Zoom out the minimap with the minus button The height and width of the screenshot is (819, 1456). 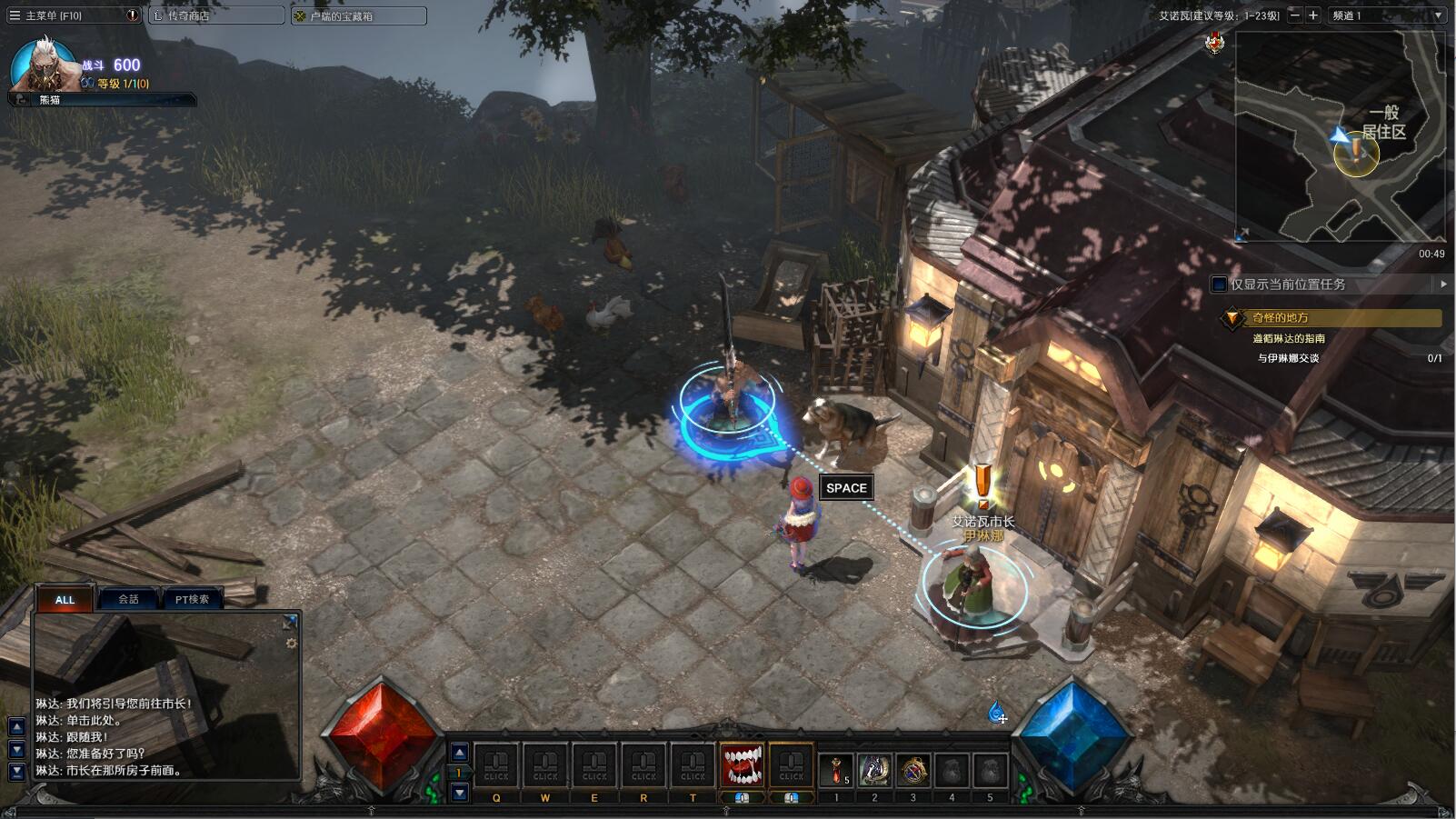1295,15
